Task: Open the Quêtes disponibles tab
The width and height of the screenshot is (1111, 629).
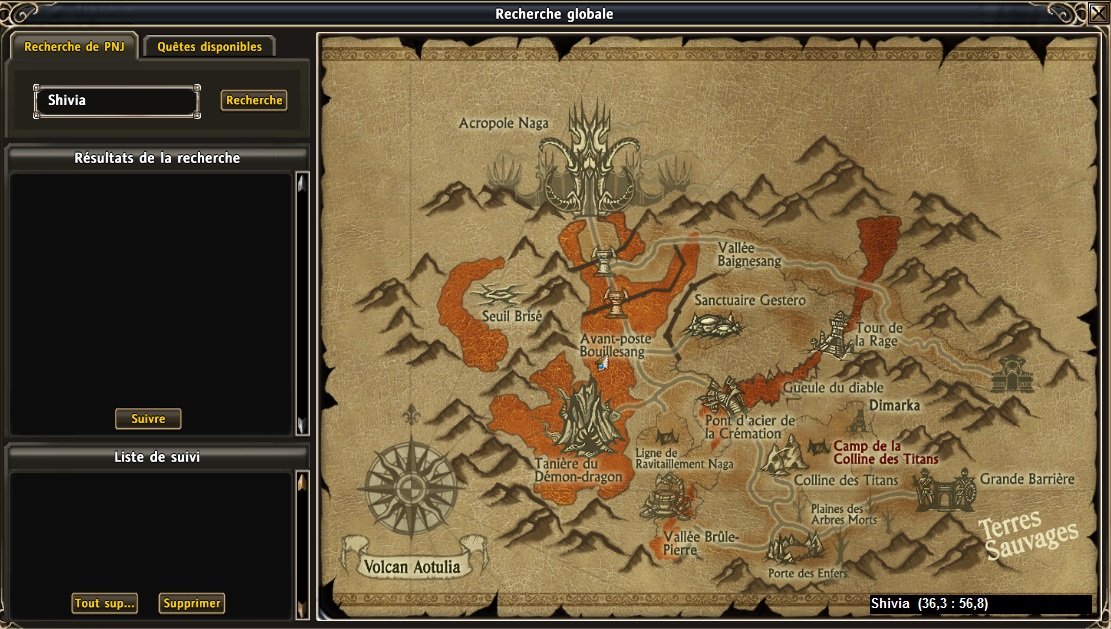Action: 209,47
